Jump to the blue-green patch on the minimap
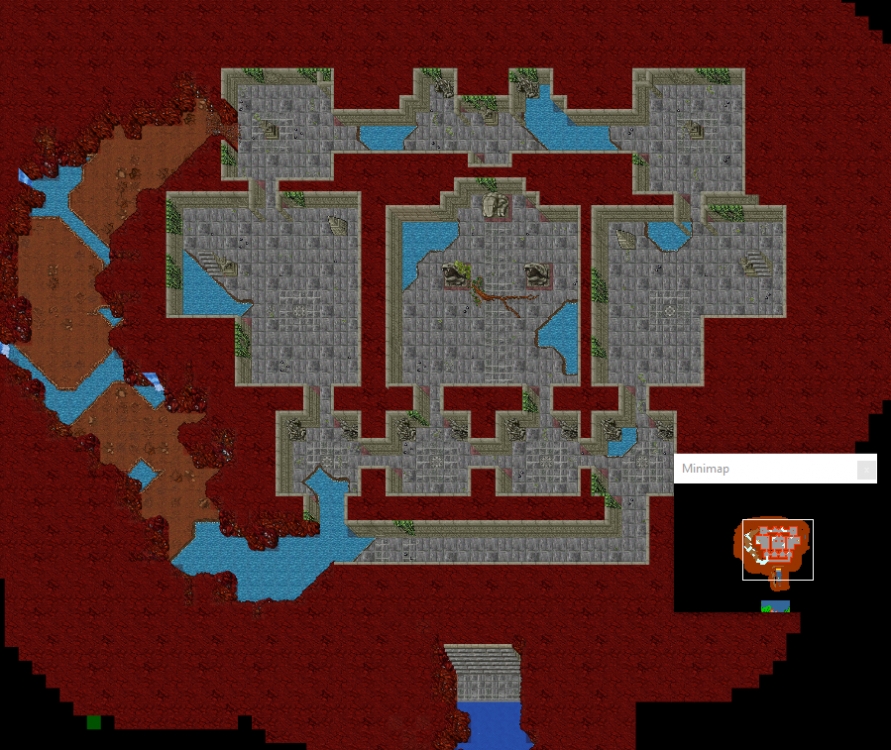Image resolution: width=891 pixels, height=750 pixels. [775, 606]
